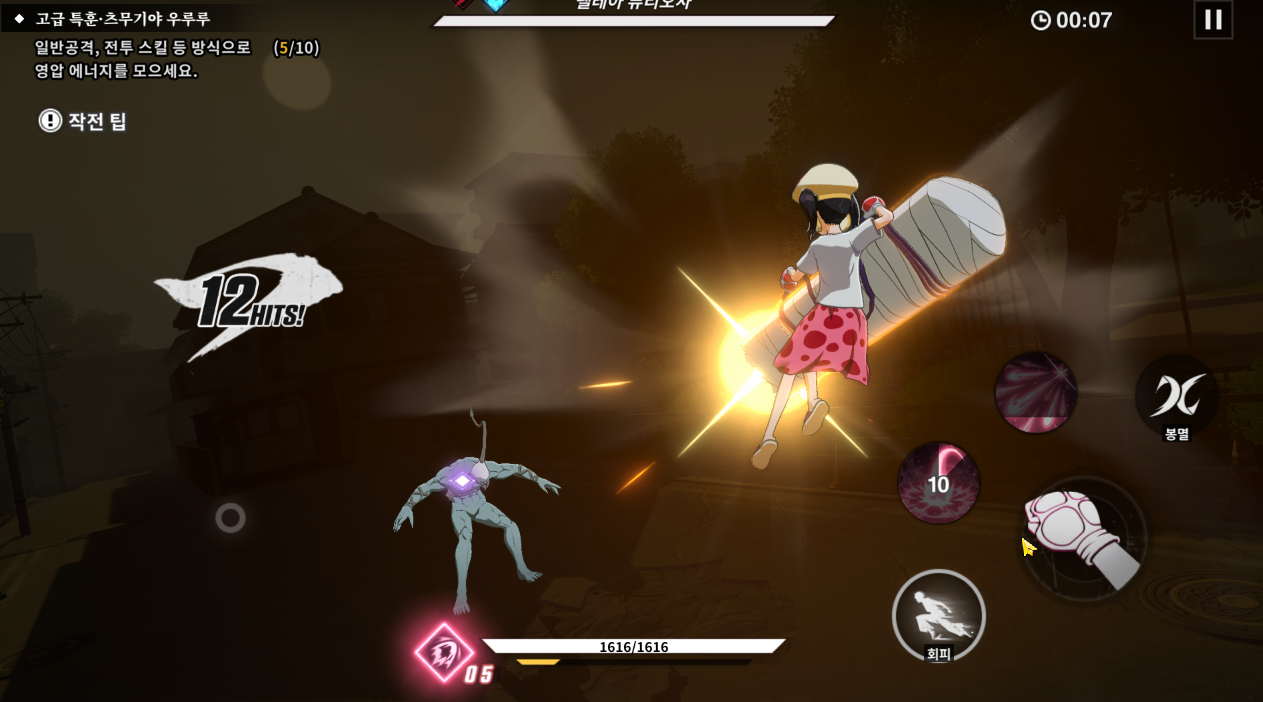Use the basic attack fist button
The height and width of the screenshot is (702, 1263).
point(1084,540)
